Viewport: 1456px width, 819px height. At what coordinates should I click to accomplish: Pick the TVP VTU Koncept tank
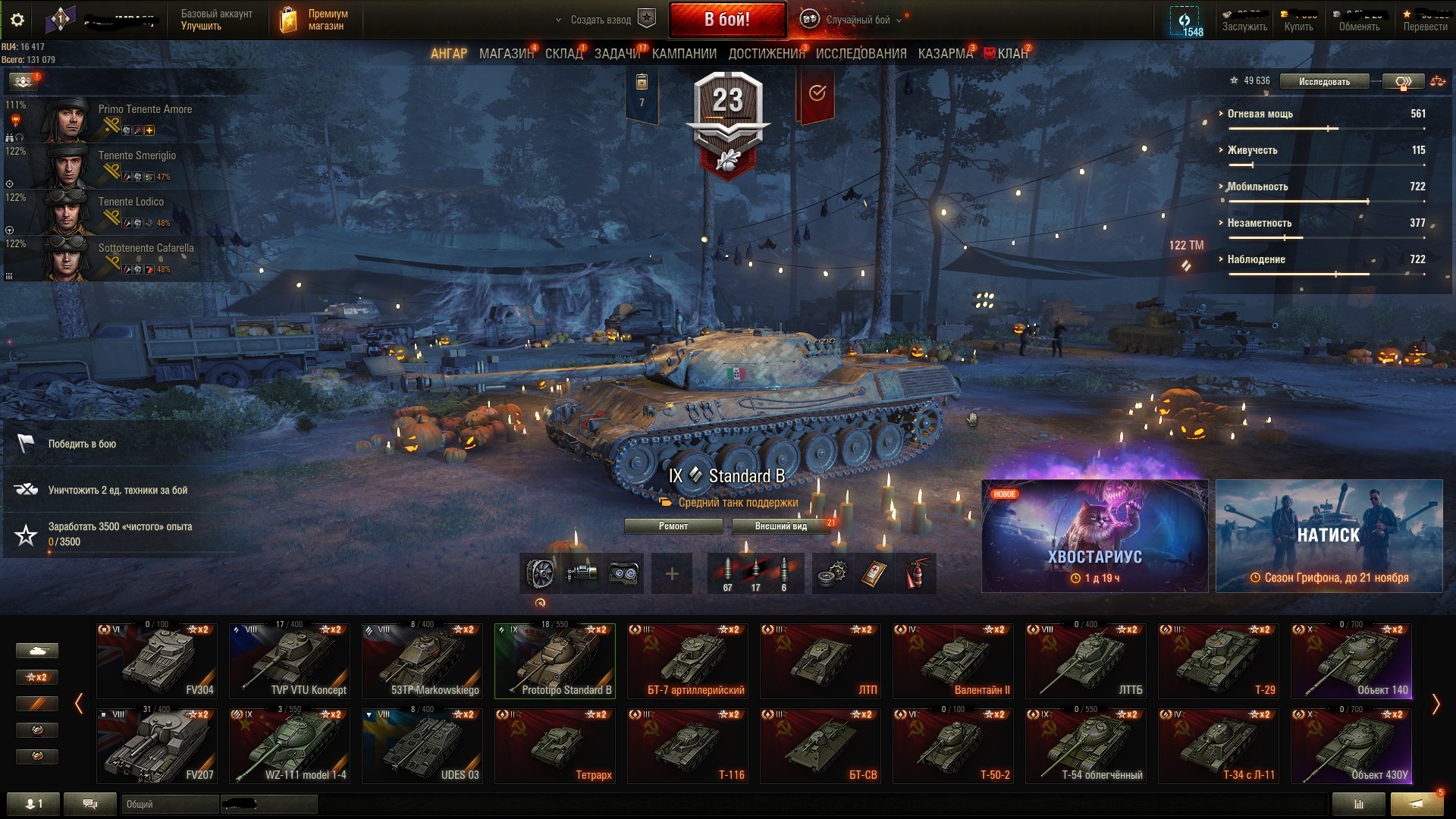(x=290, y=661)
